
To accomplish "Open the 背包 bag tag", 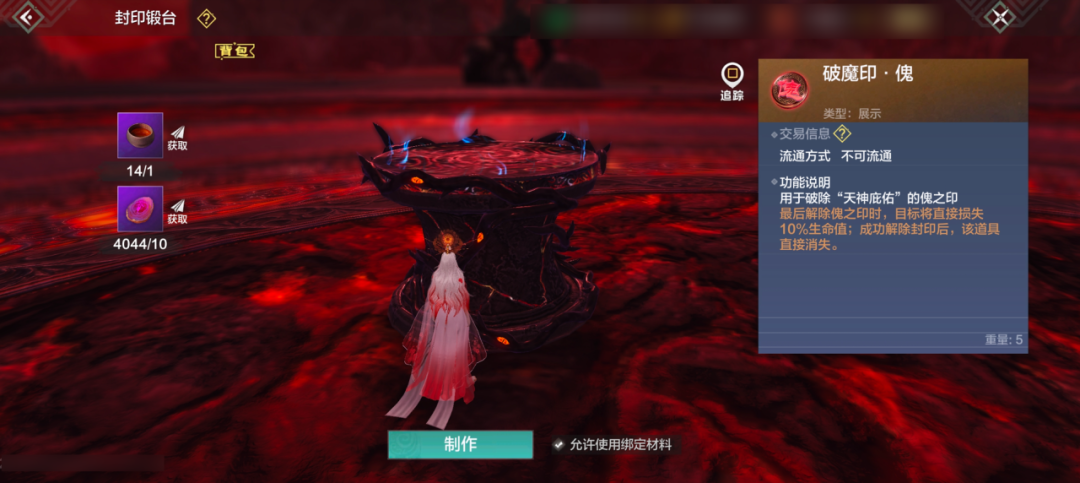I will 235,50.
